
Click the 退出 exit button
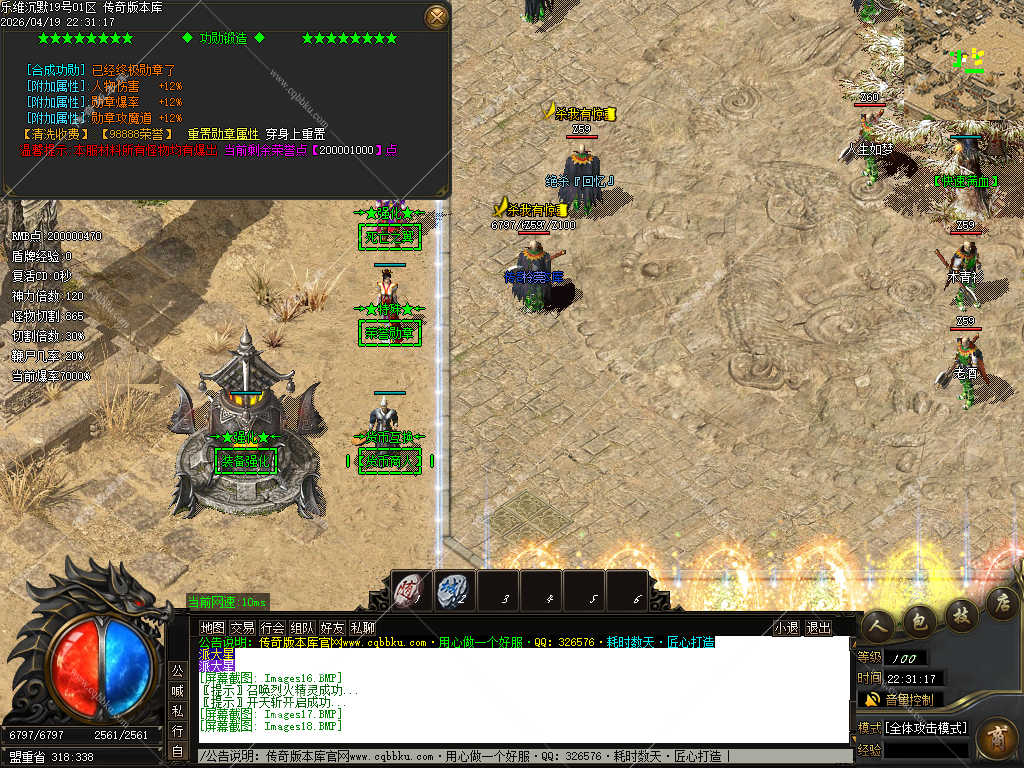click(x=818, y=628)
